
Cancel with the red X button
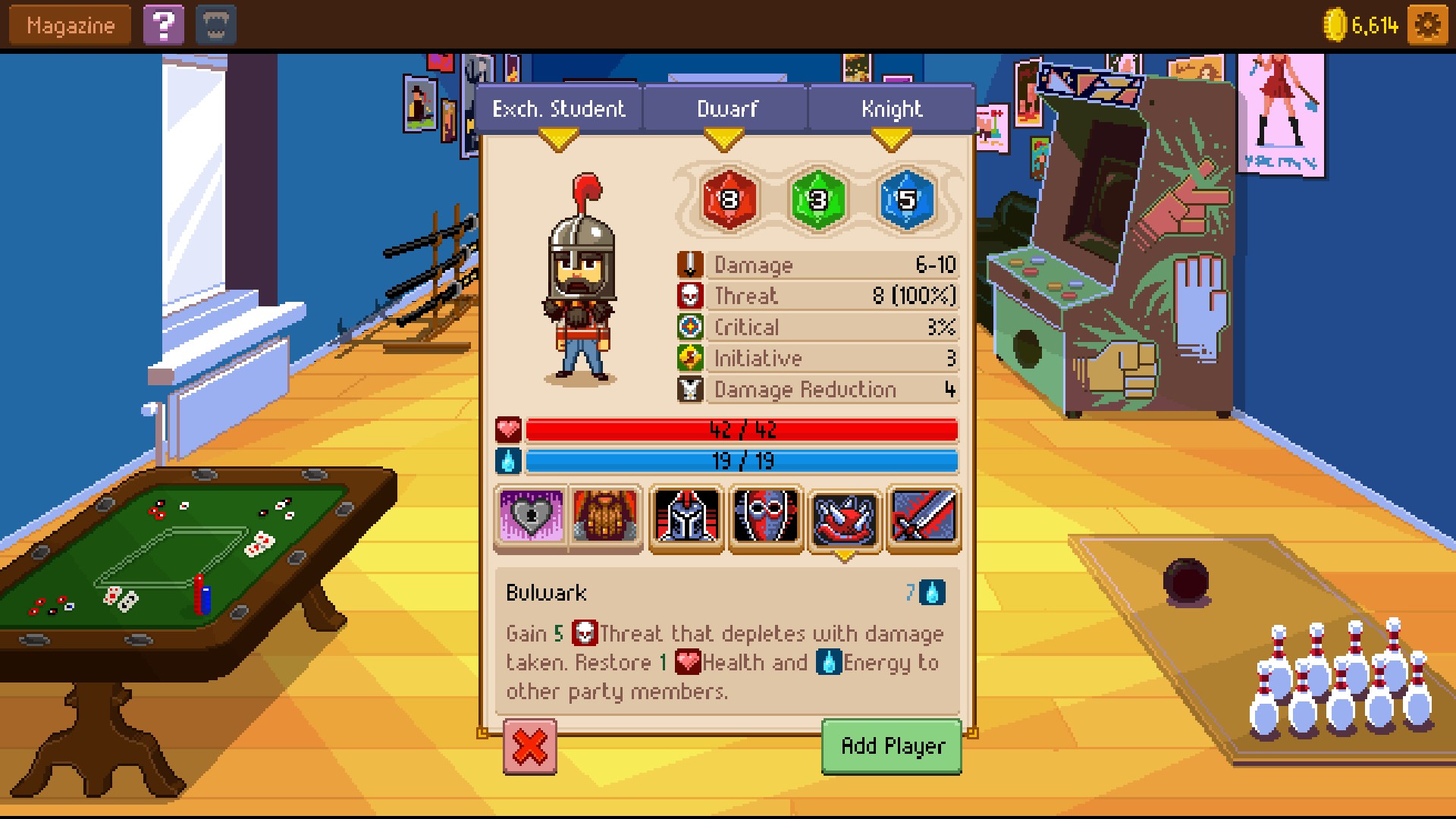click(x=530, y=747)
